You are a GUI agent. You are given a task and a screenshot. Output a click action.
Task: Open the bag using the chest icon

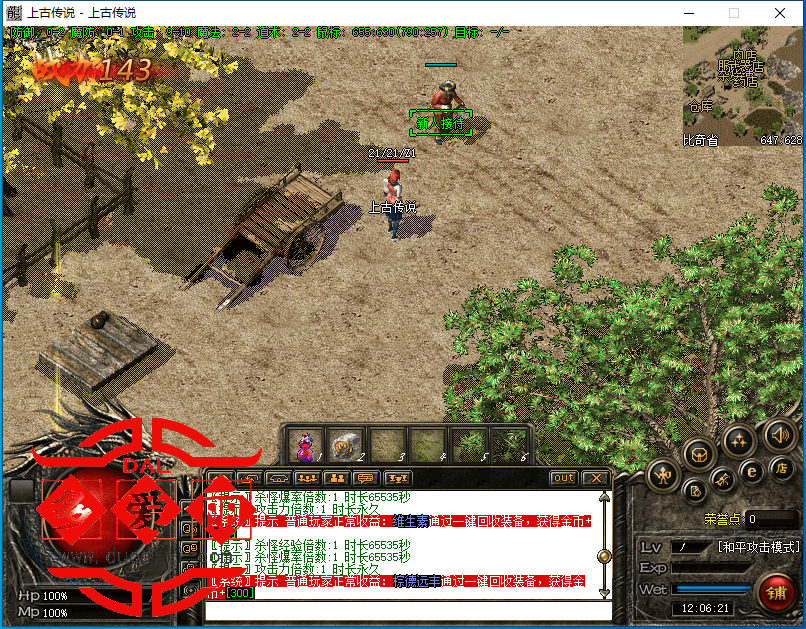coord(699,453)
